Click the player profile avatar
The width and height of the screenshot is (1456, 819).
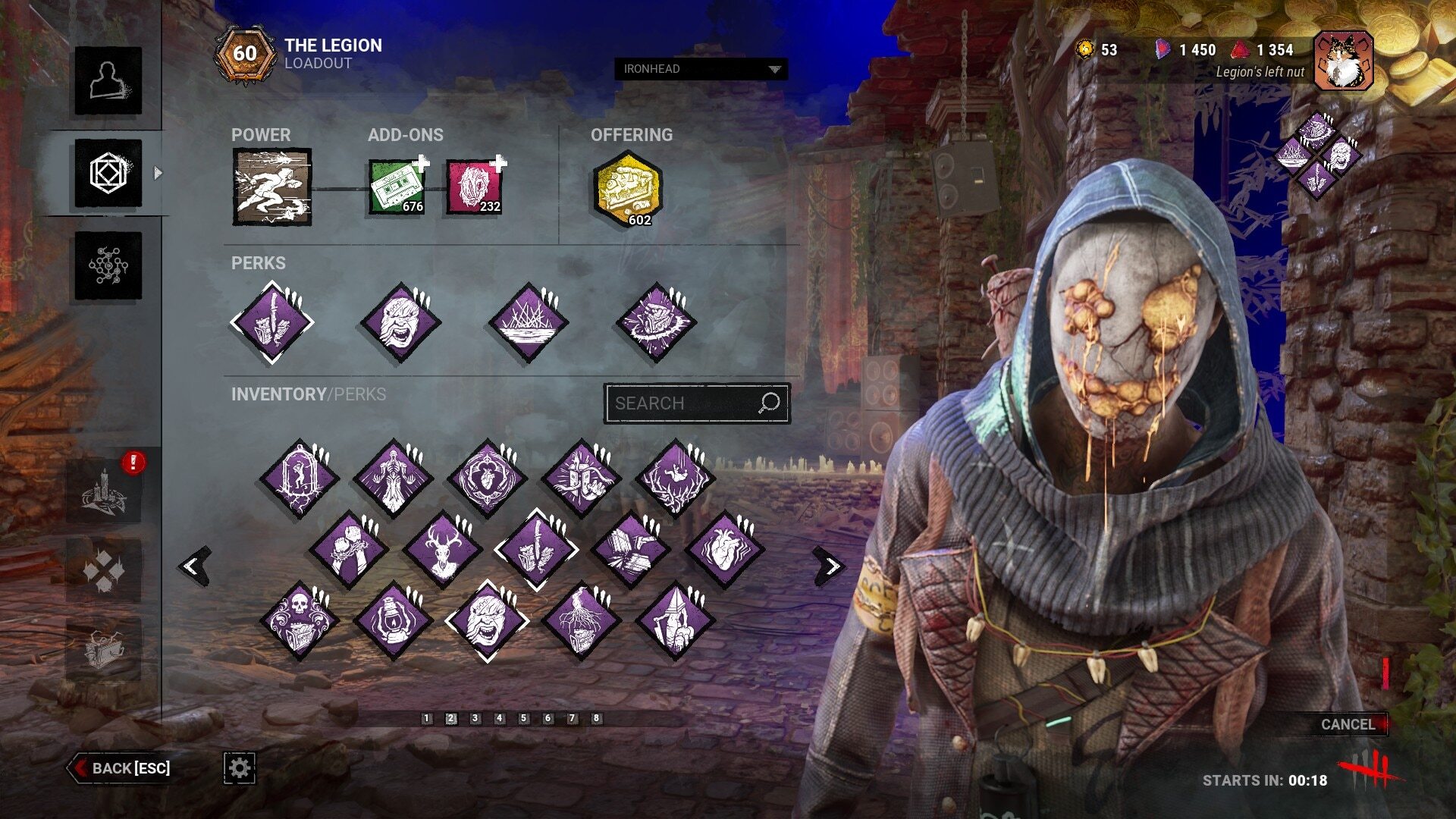pos(1343,61)
